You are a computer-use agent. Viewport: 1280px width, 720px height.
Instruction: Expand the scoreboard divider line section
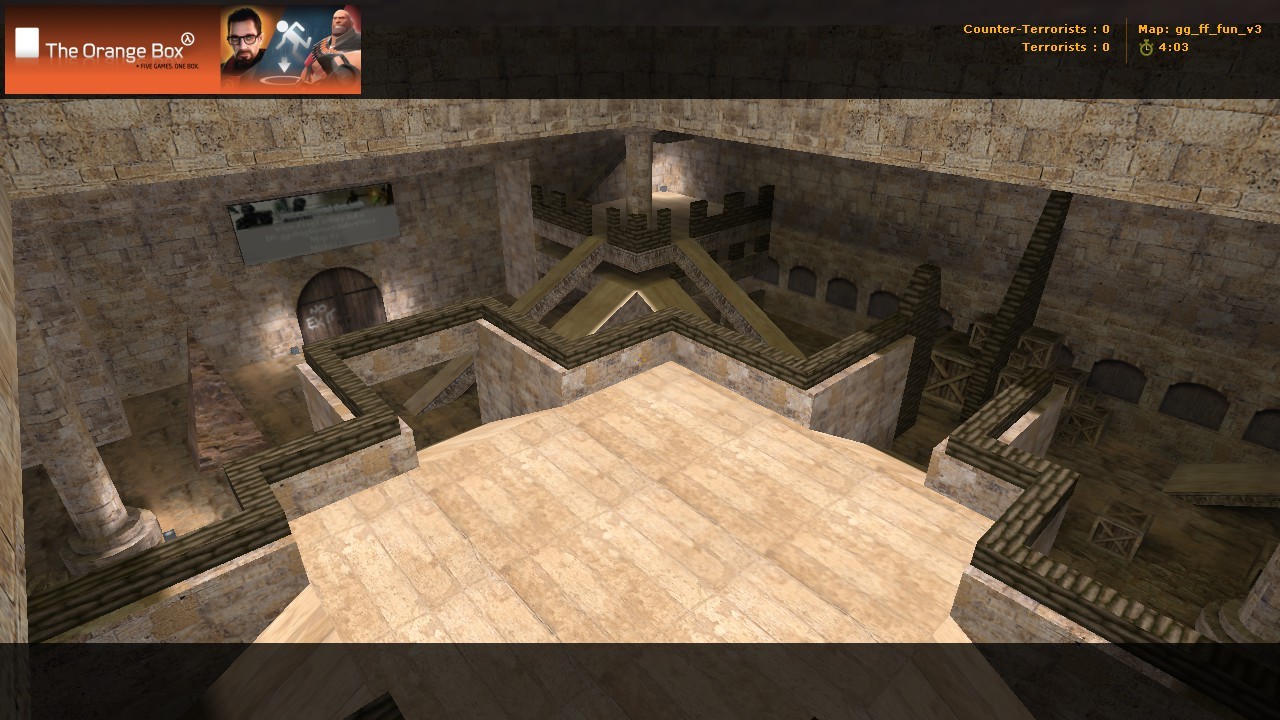[1125, 38]
